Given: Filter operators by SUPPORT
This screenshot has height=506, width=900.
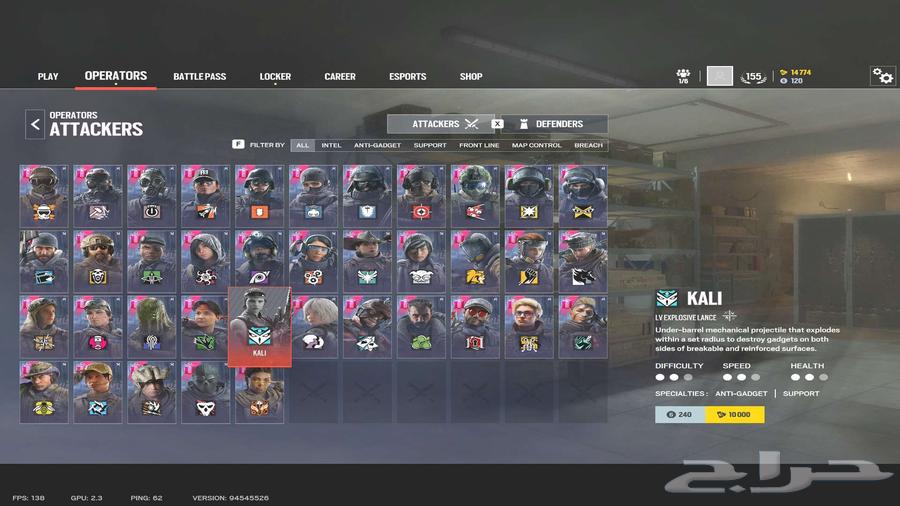Looking at the screenshot, I should (430, 145).
